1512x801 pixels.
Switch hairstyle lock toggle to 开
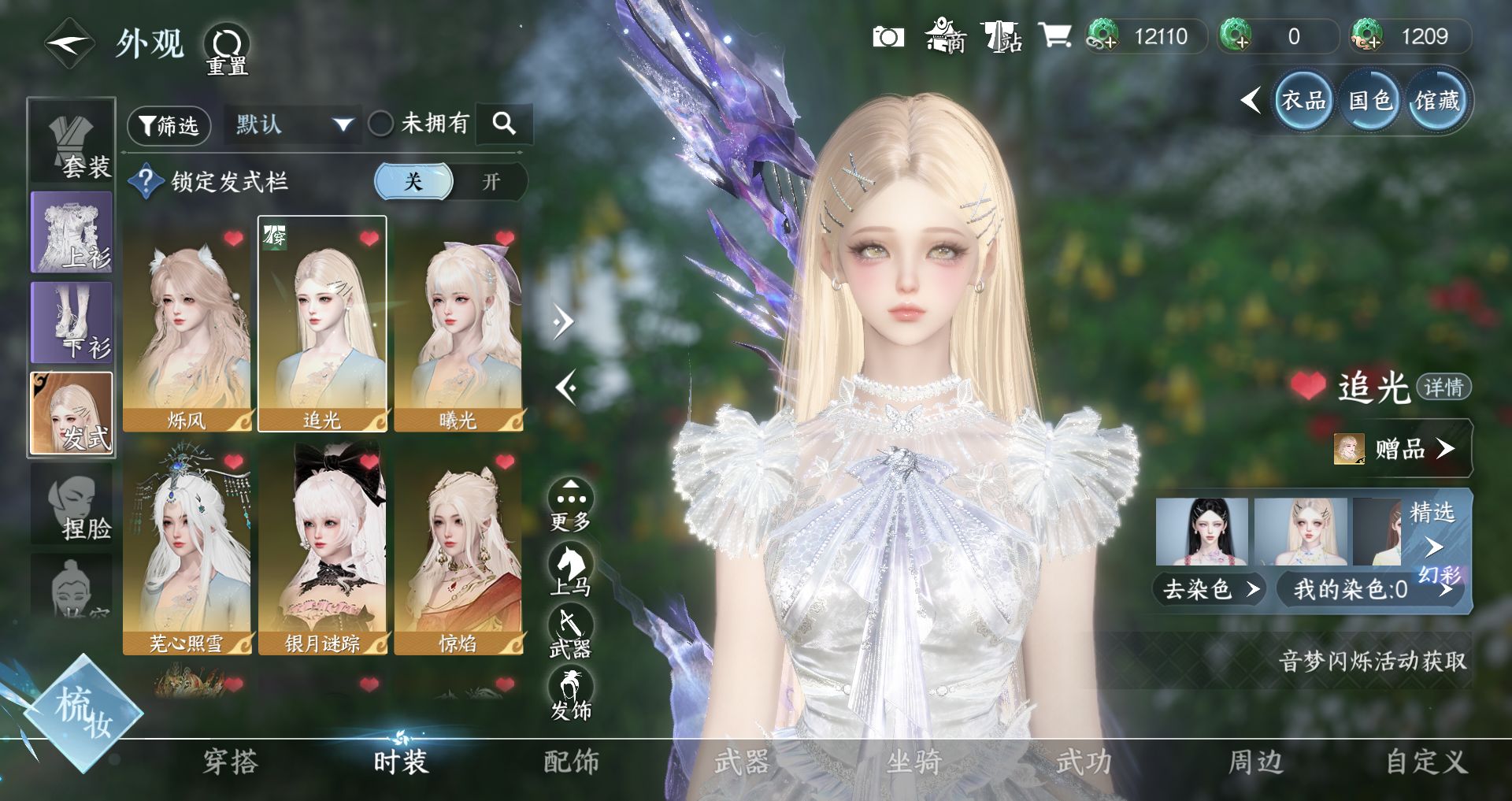click(x=491, y=182)
